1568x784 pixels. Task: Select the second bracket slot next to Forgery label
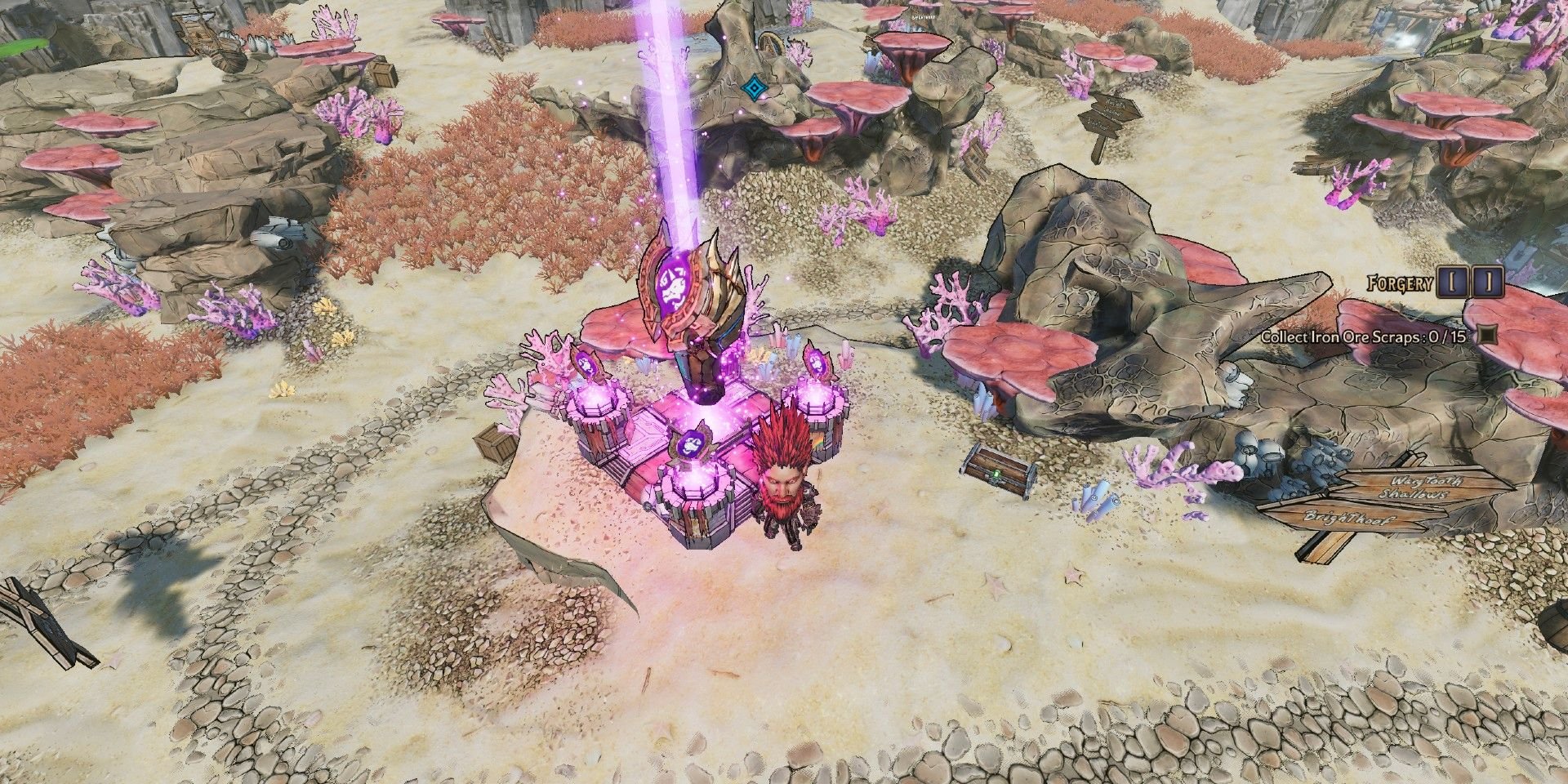(1489, 283)
